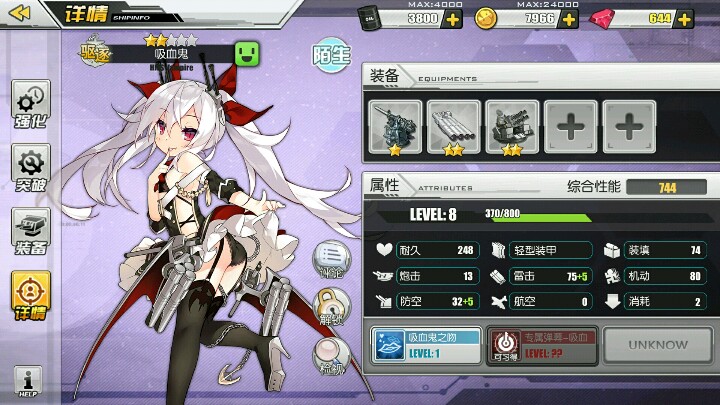Select the two-star anti-air gun slot

512,126
